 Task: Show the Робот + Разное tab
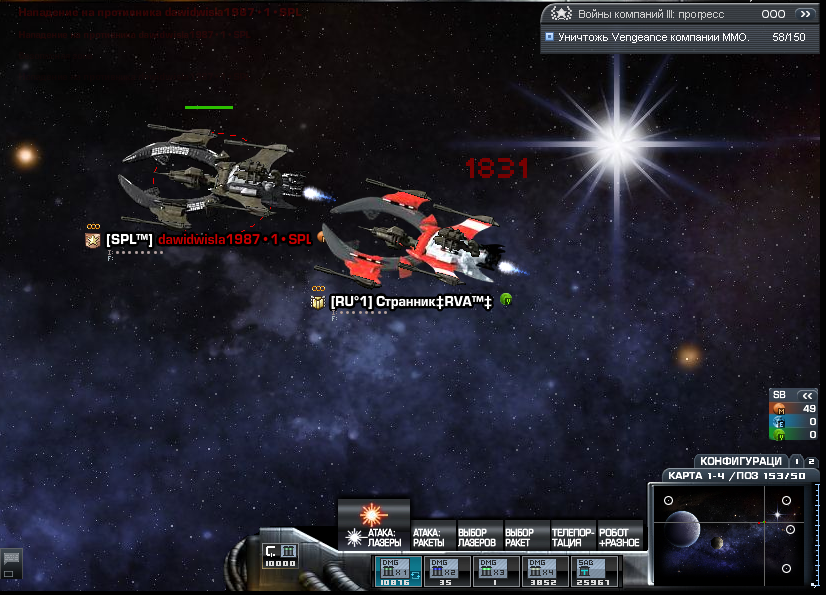click(620, 537)
